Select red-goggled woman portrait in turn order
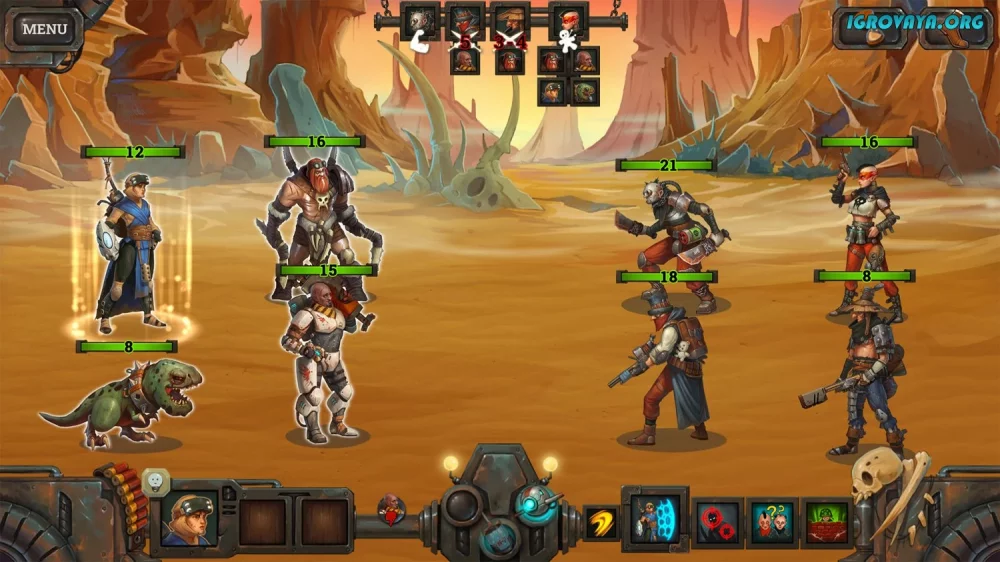Viewport: 1000px width, 562px height. tap(568, 20)
